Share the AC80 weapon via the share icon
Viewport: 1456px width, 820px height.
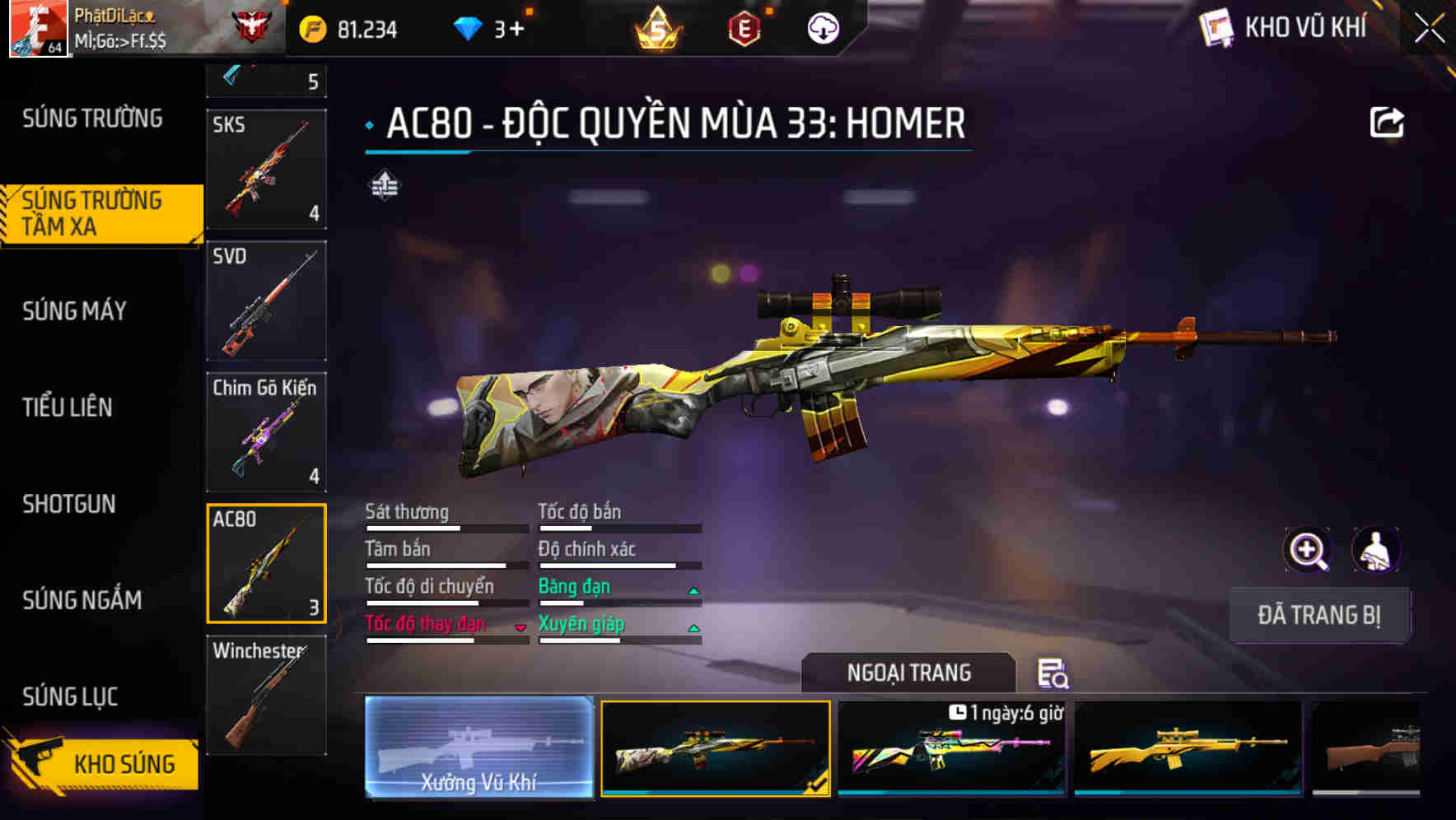click(x=1388, y=121)
